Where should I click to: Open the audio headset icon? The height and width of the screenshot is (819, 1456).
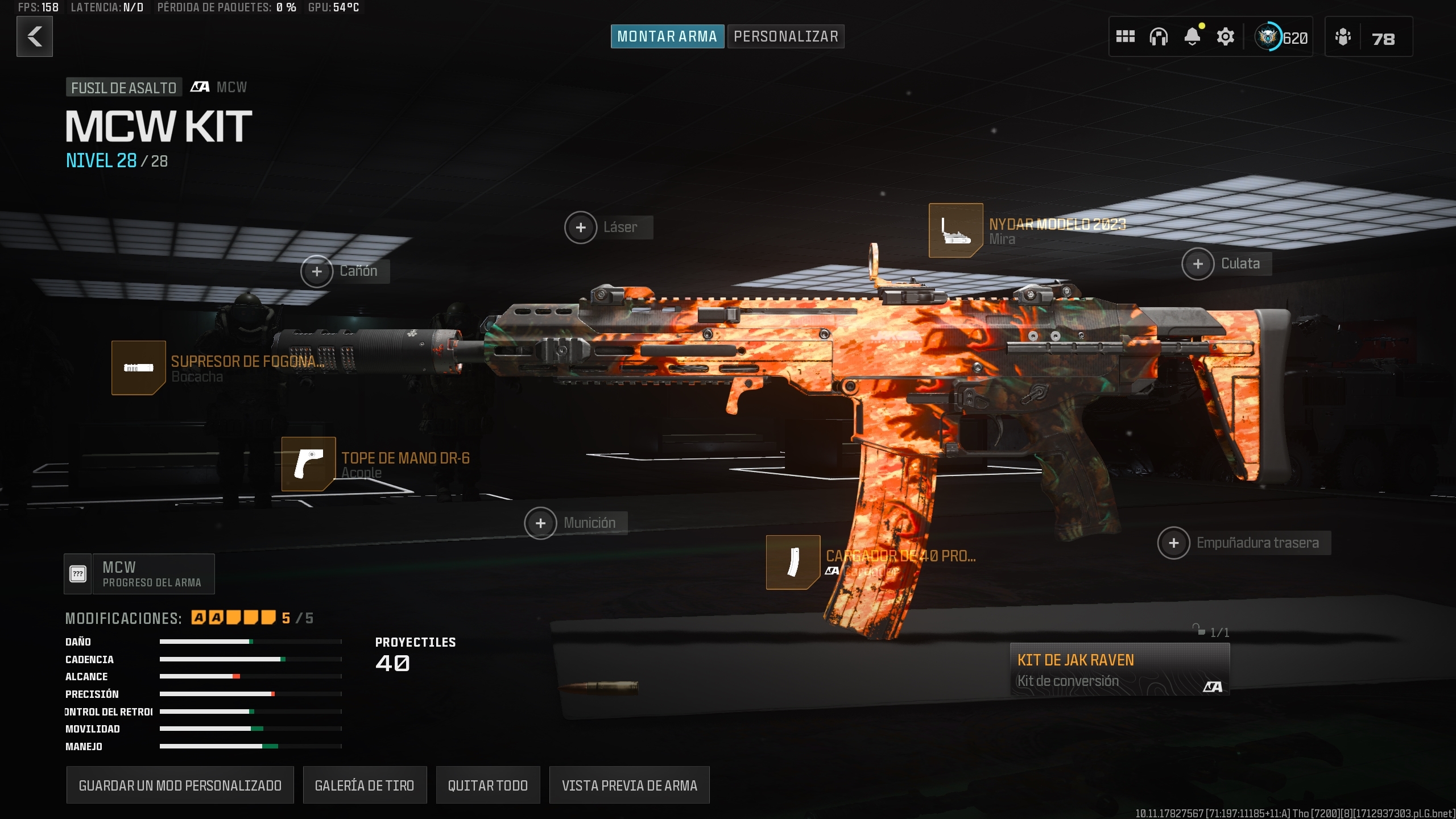click(1160, 36)
